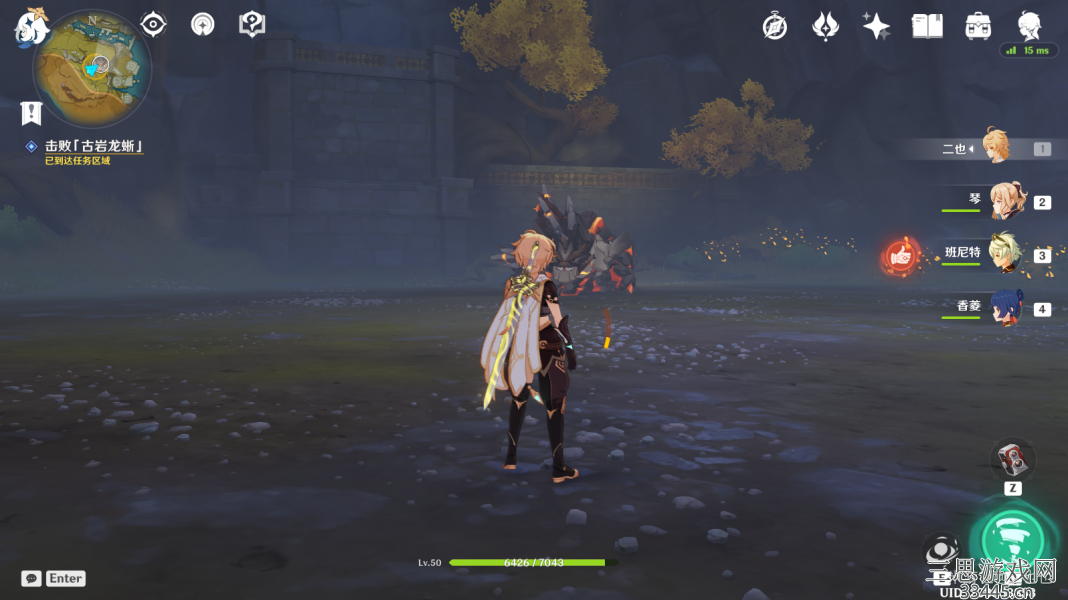
Task: Open the four-point star wish icon
Action: coord(876,27)
